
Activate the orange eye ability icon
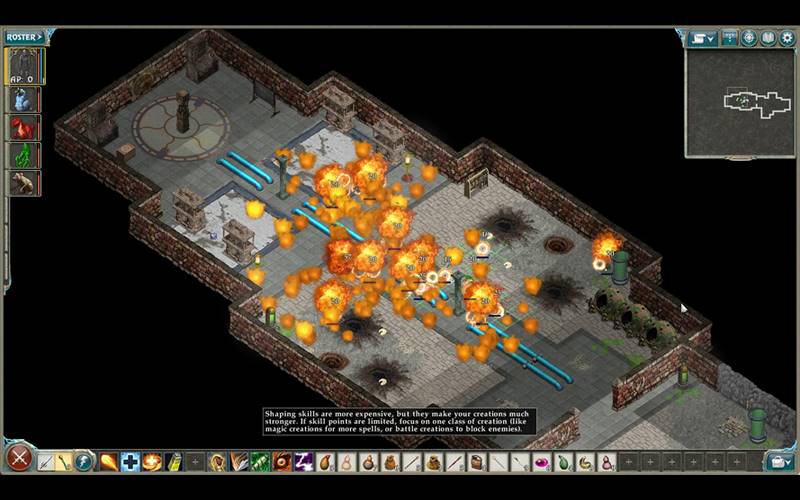(282, 461)
